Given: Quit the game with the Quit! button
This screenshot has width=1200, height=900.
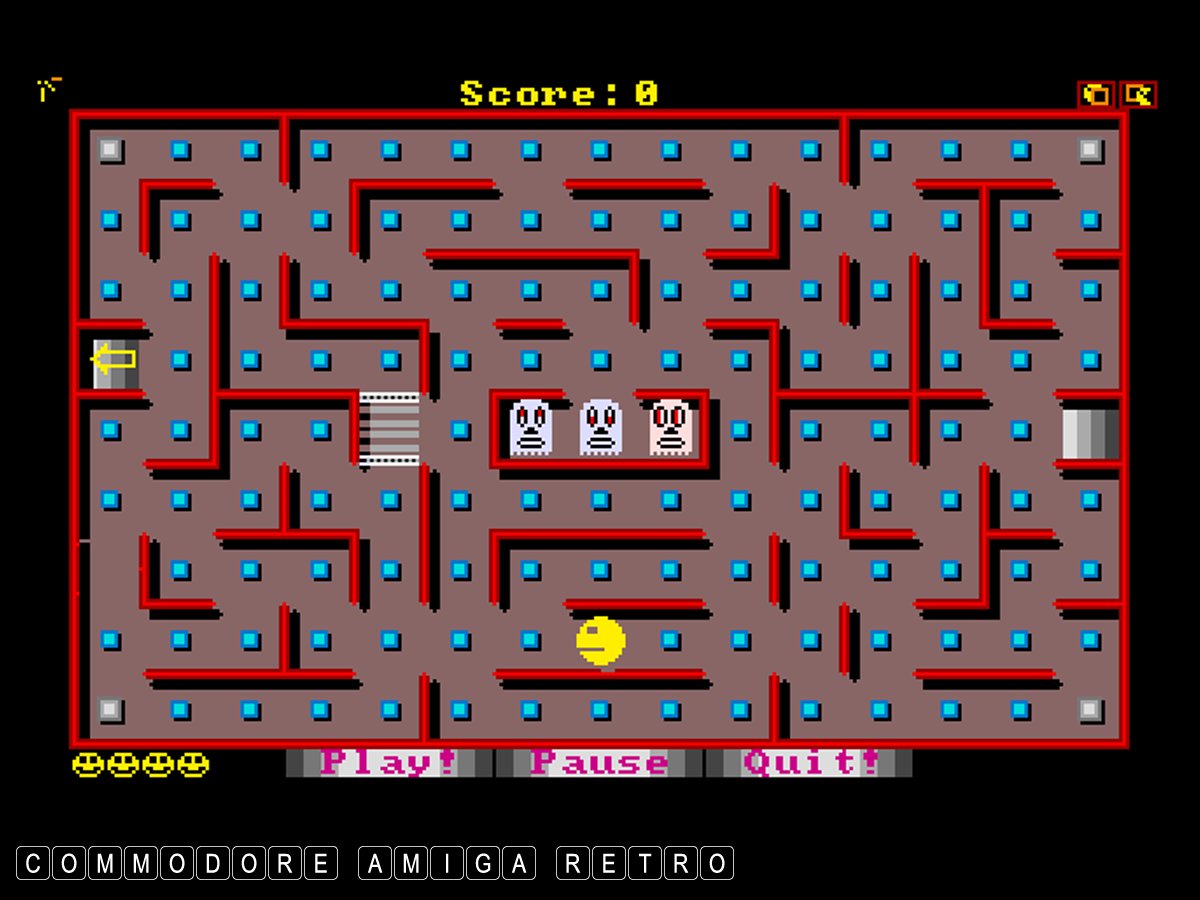Looking at the screenshot, I should pyautogui.click(x=809, y=763).
